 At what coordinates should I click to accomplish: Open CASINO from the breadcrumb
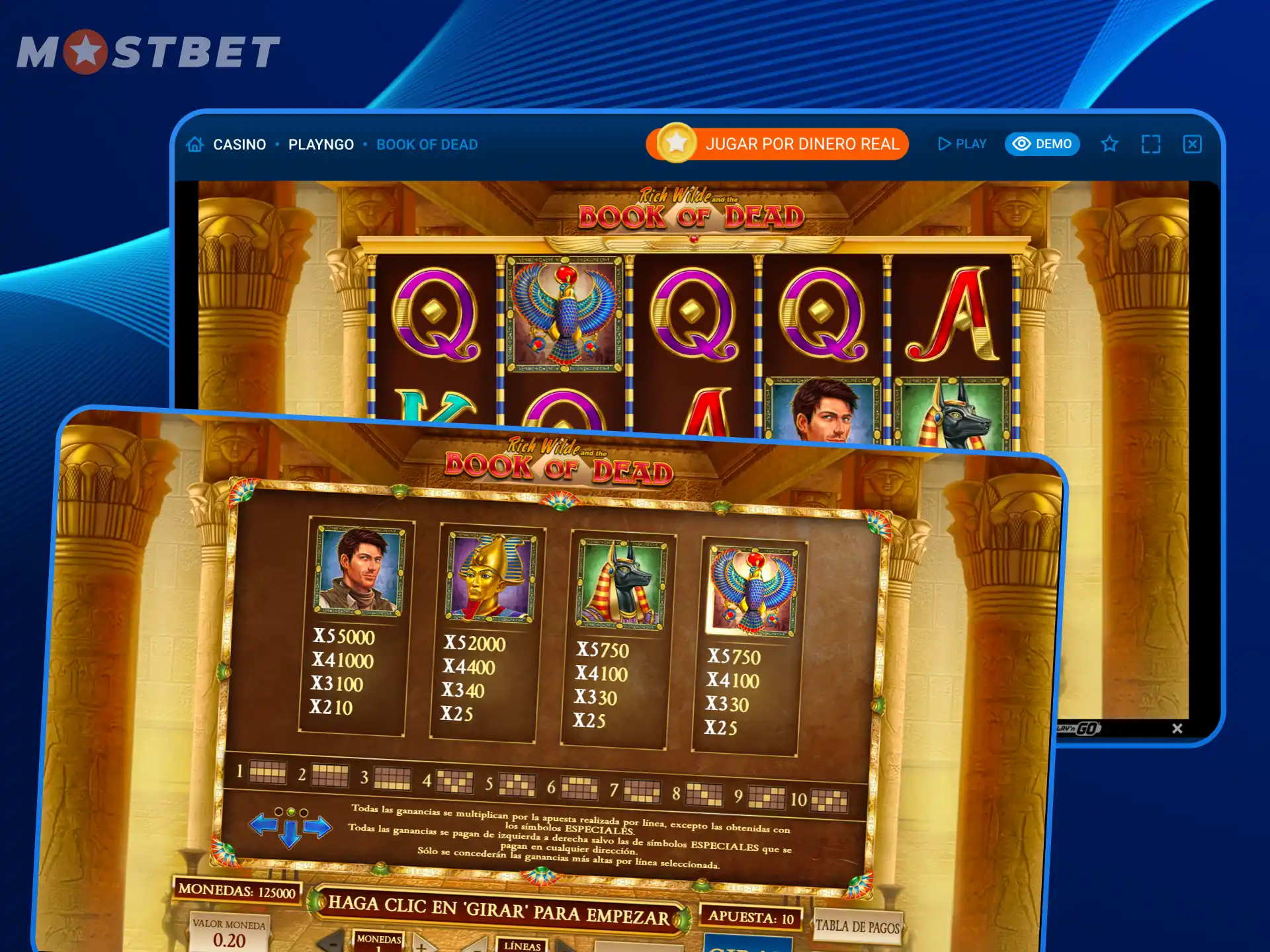click(240, 144)
